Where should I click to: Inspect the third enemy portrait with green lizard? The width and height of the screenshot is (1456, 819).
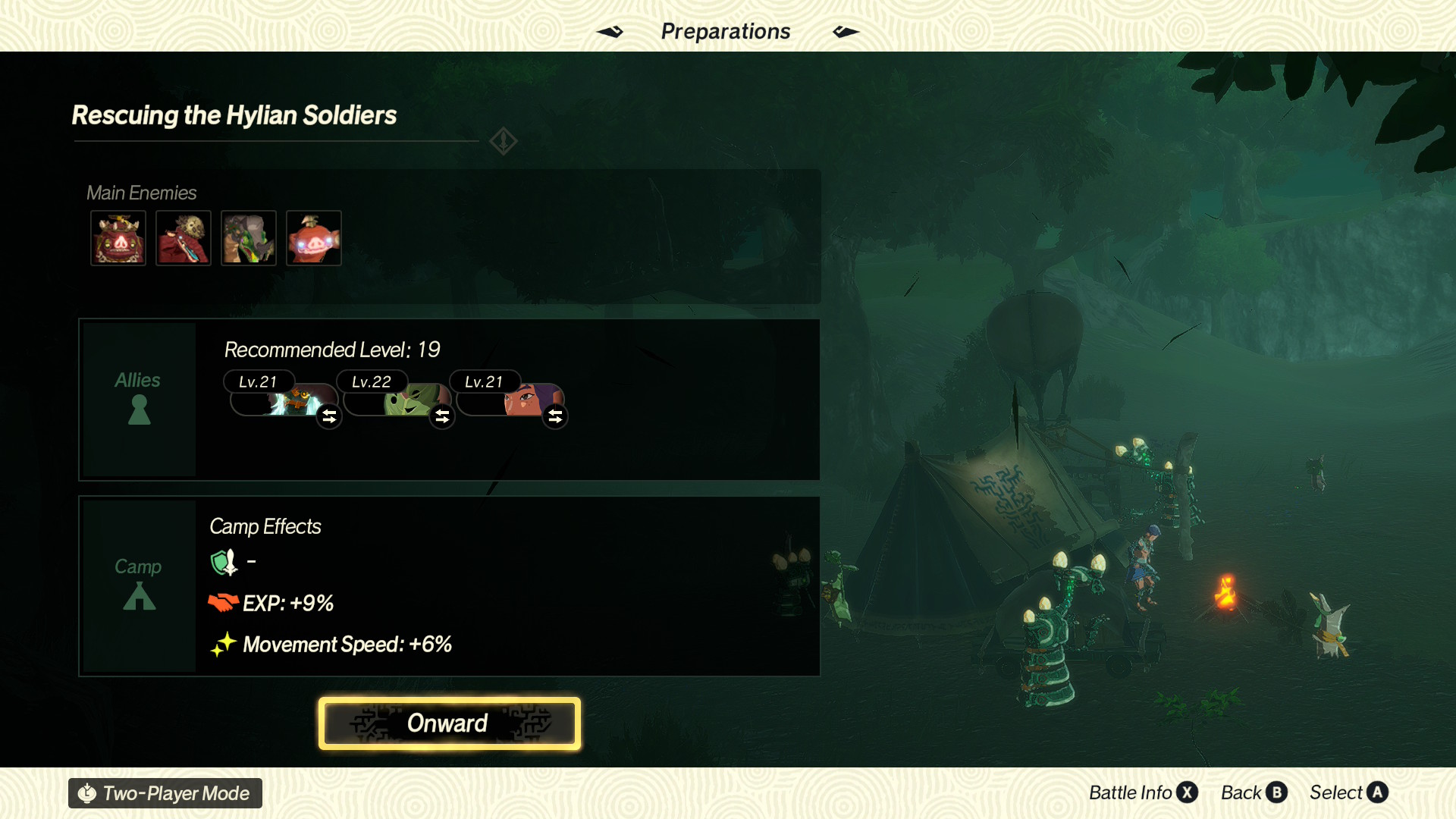[249, 238]
